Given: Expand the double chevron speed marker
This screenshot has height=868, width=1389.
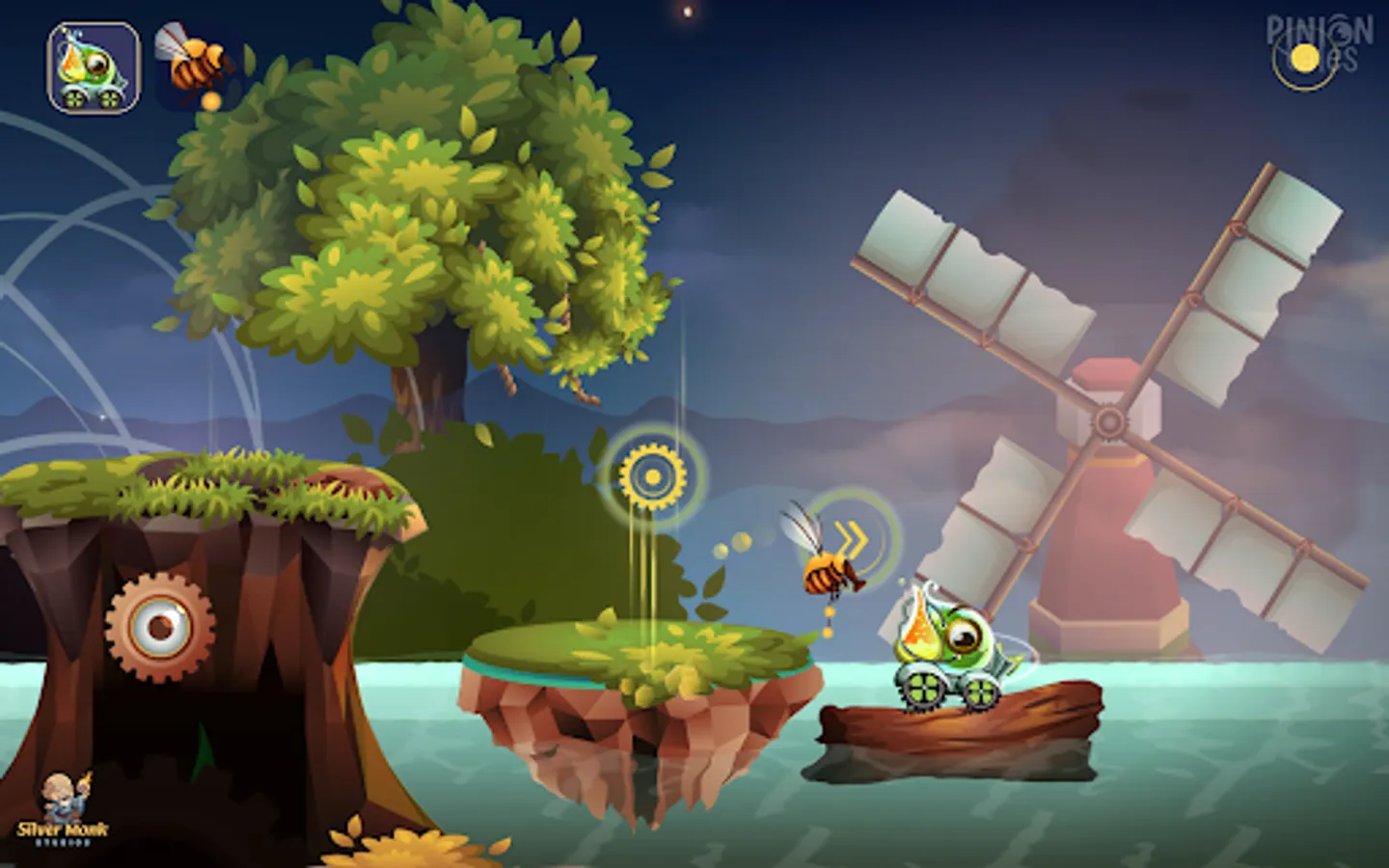Looking at the screenshot, I should 851,542.
